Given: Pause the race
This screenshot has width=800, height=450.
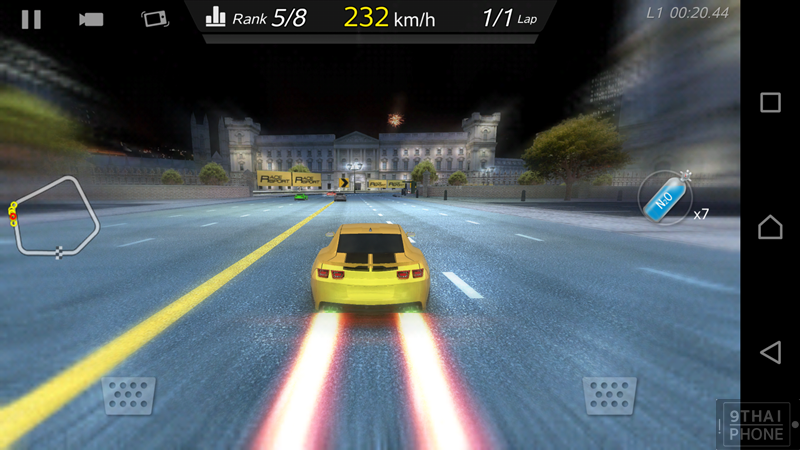Looking at the screenshot, I should coord(31,19).
